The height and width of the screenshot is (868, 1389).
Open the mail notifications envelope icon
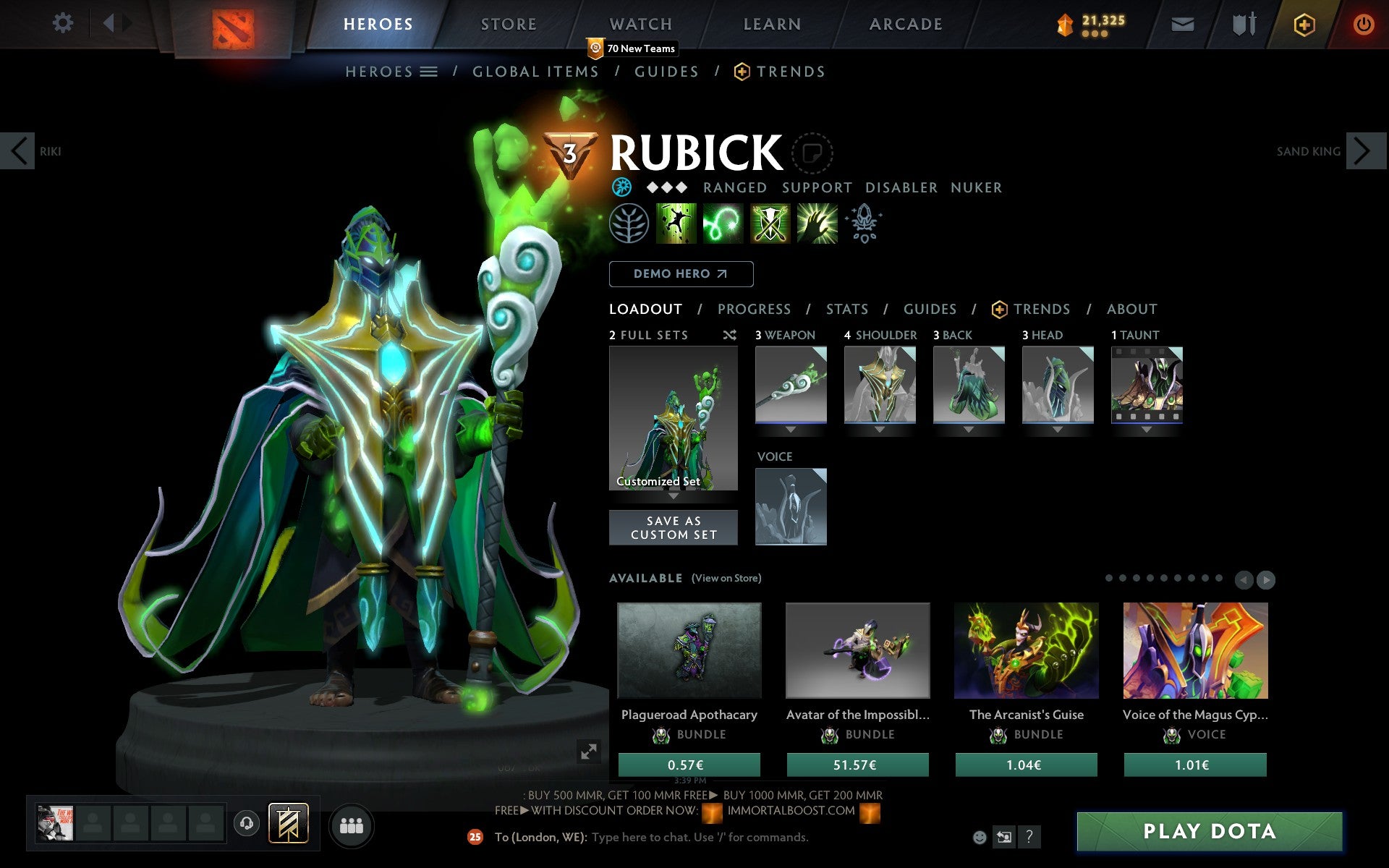(x=1182, y=23)
